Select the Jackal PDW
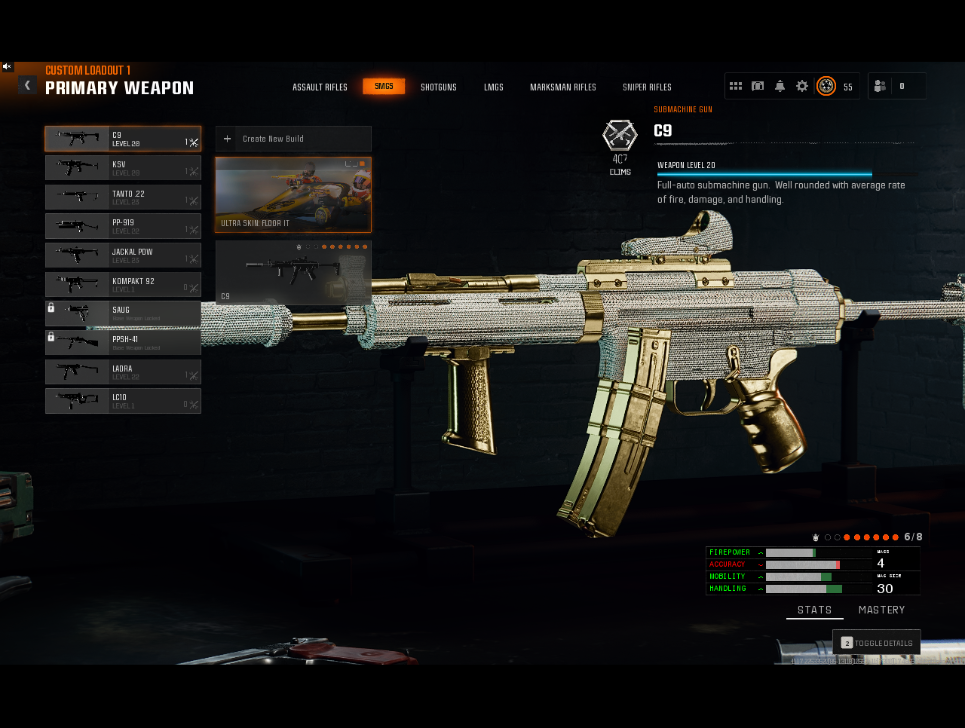 [x=123, y=255]
